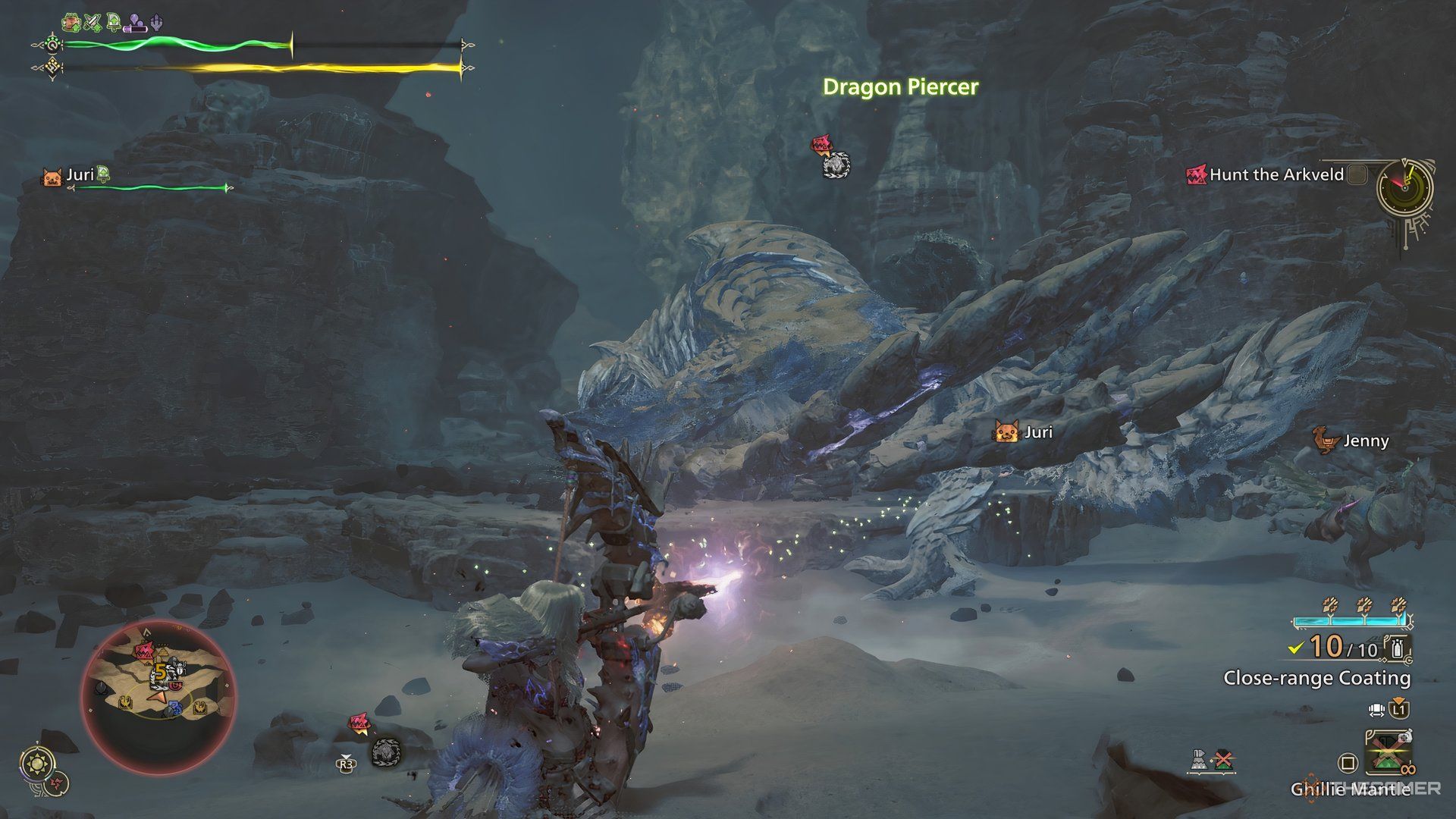Select the red monster marker on minimap
This screenshot has height=819, width=1456.
click(x=145, y=651)
